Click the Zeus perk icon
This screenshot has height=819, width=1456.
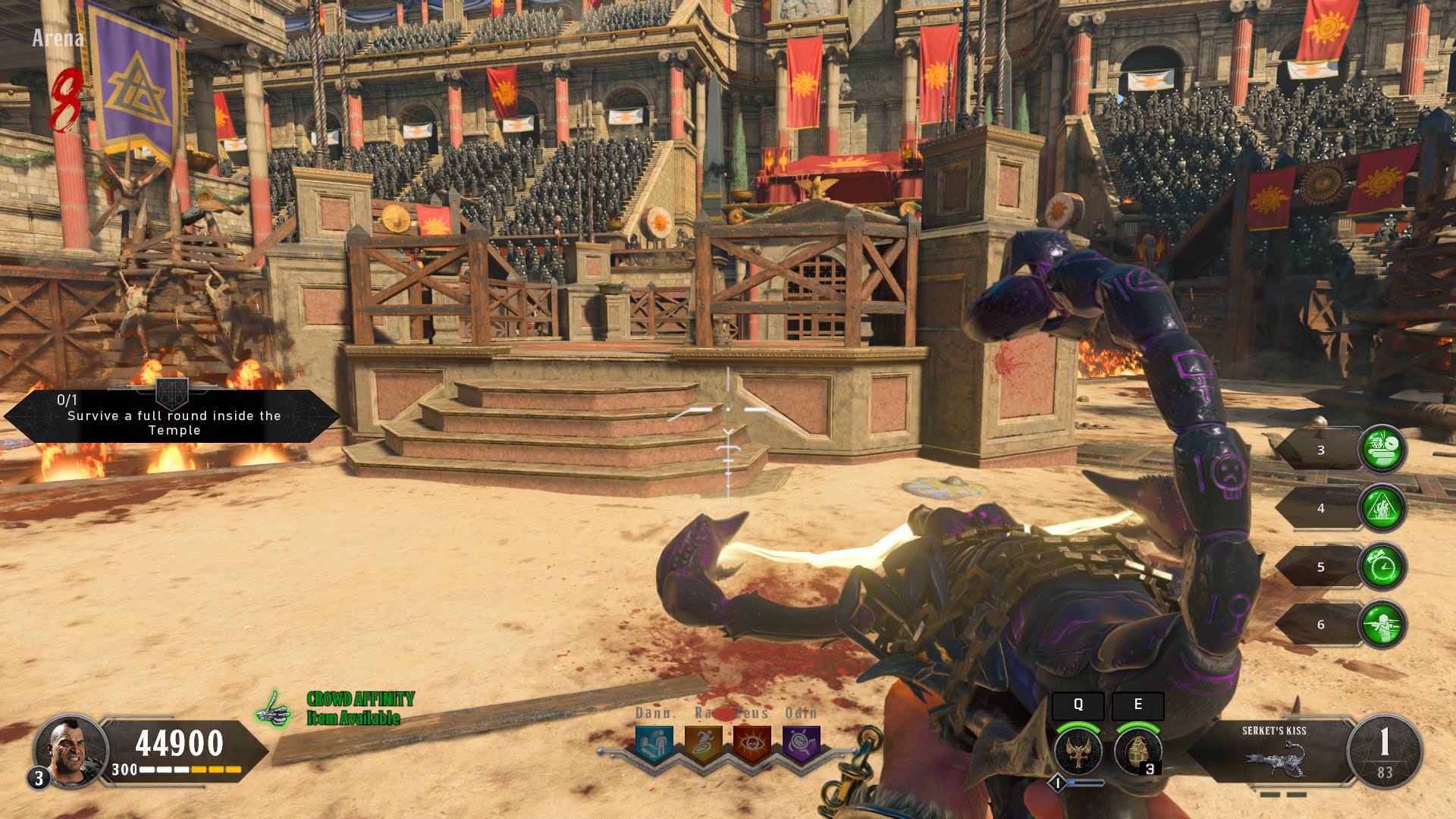tap(752, 743)
